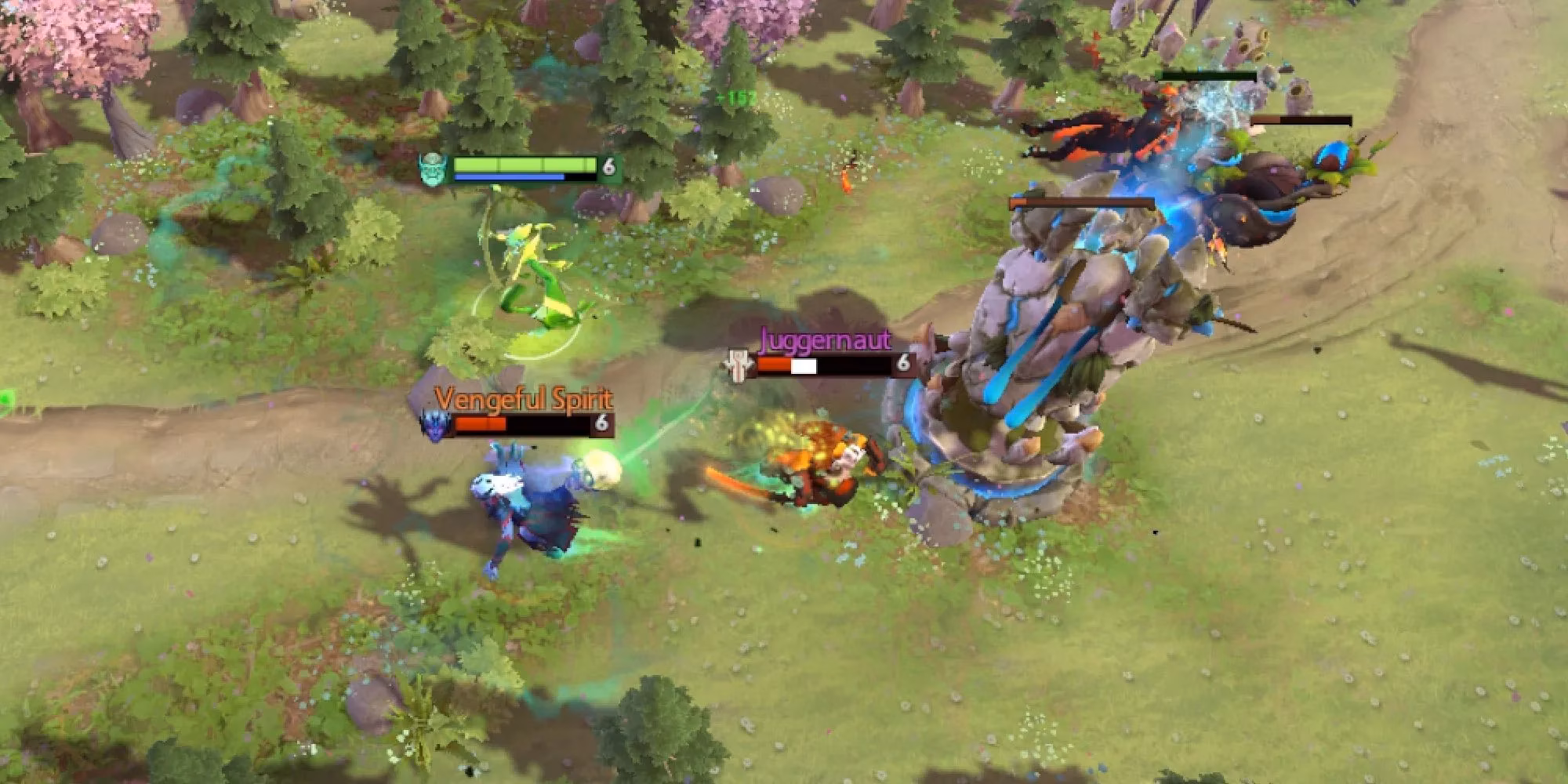Click the white status effect icon left of Juggernaut's health bar

pos(737,363)
